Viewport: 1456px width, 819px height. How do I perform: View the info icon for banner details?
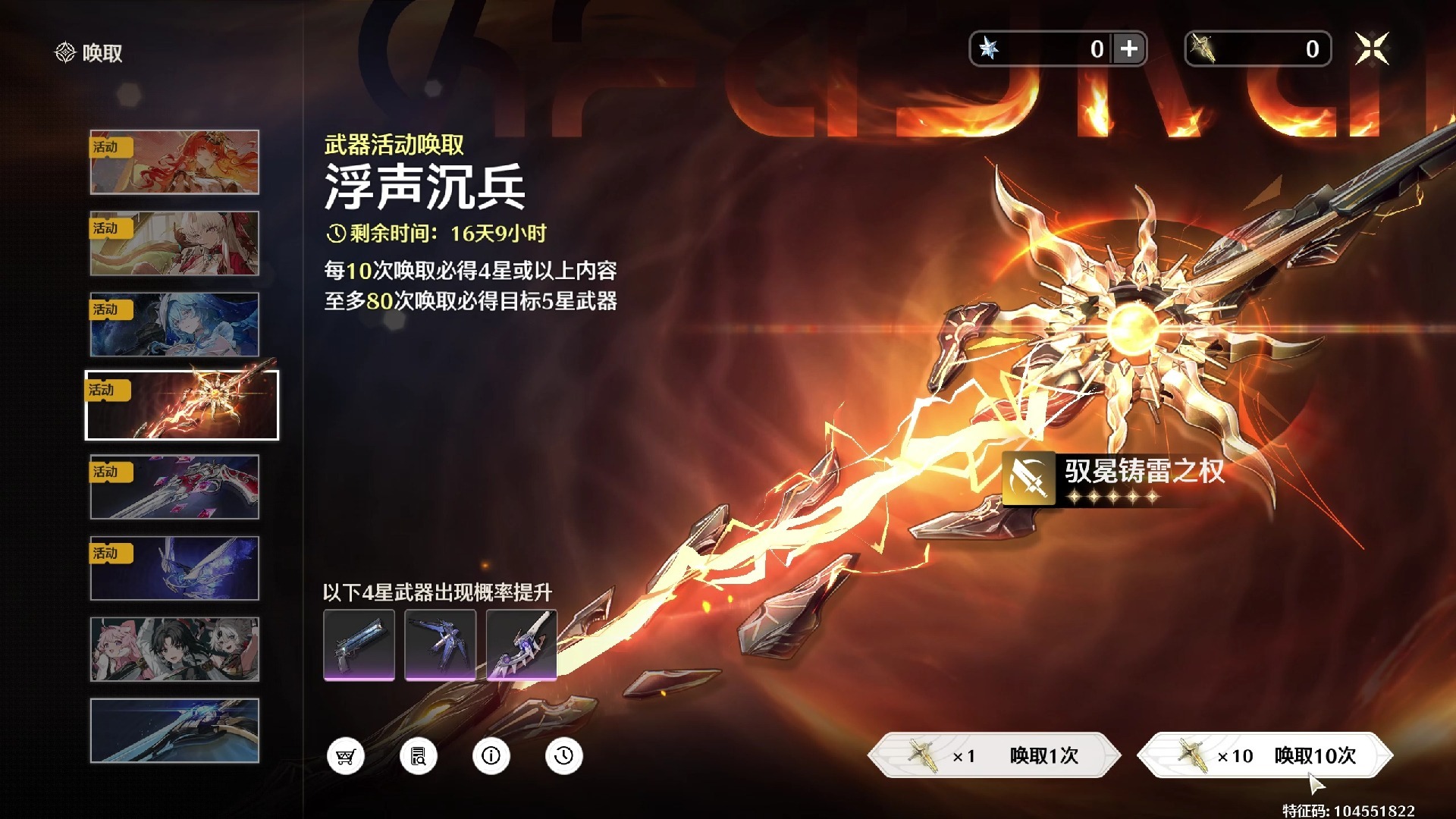[490, 756]
